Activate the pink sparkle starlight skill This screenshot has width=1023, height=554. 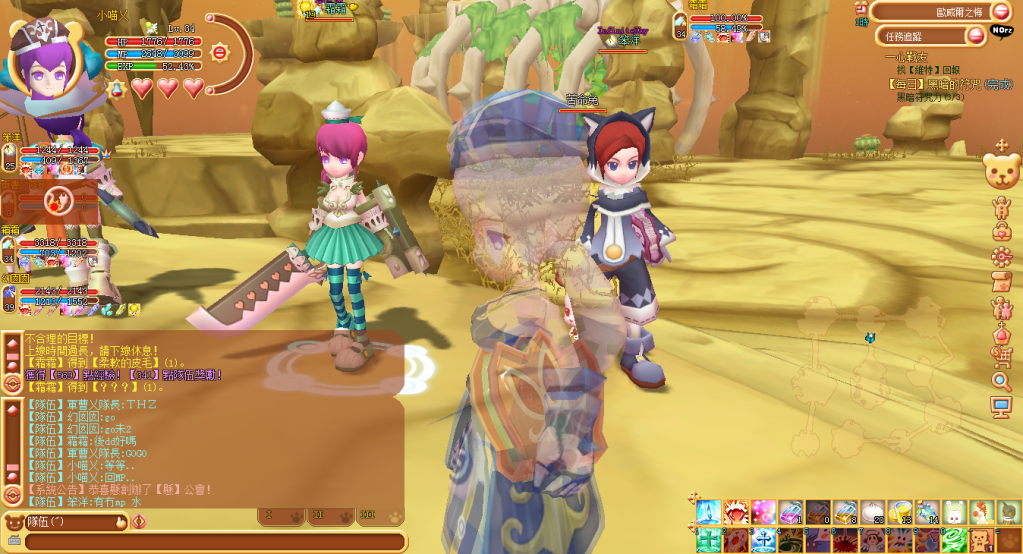[x=764, y=513]
